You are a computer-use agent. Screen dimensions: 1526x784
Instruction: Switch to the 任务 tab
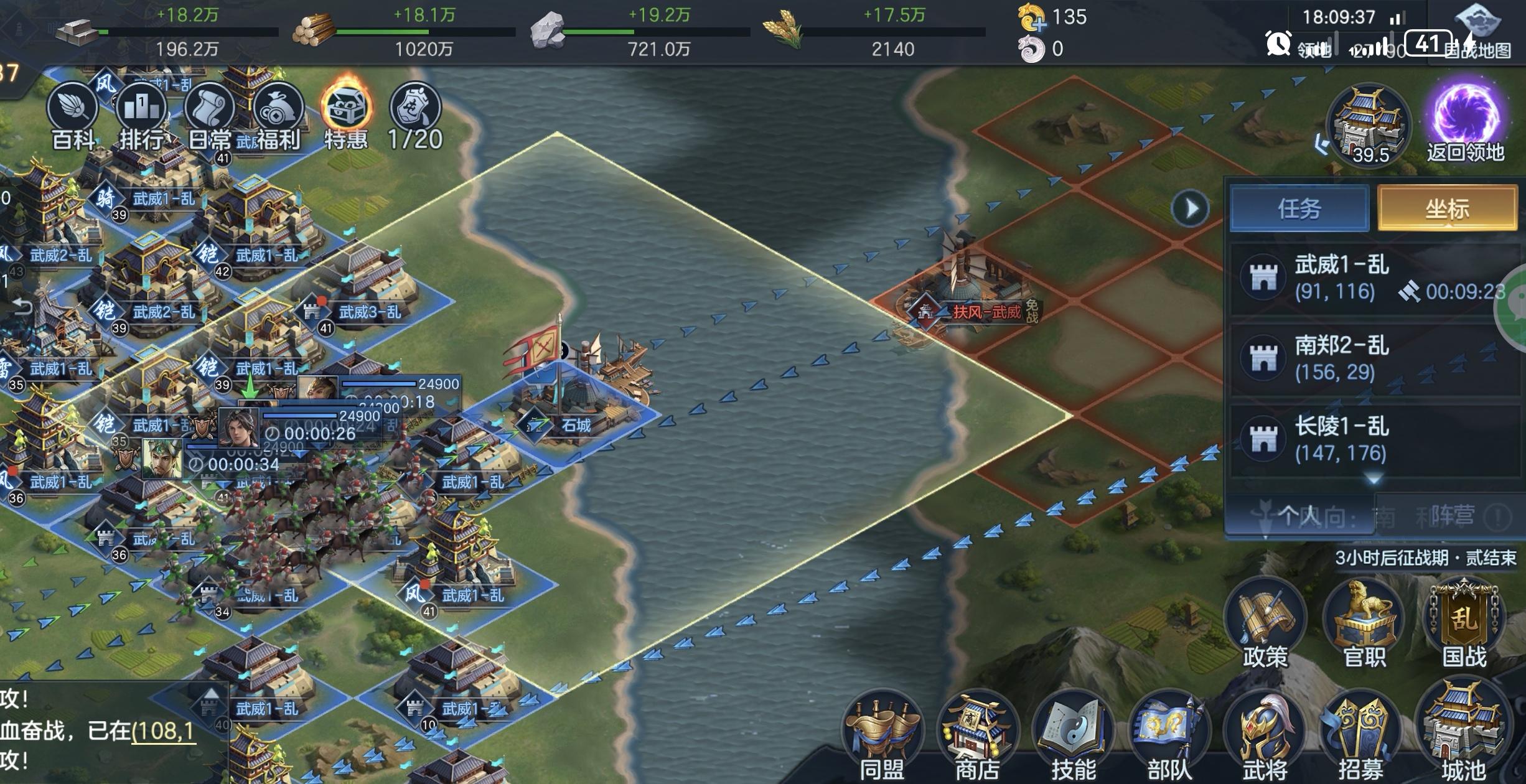coord(1299,208)
